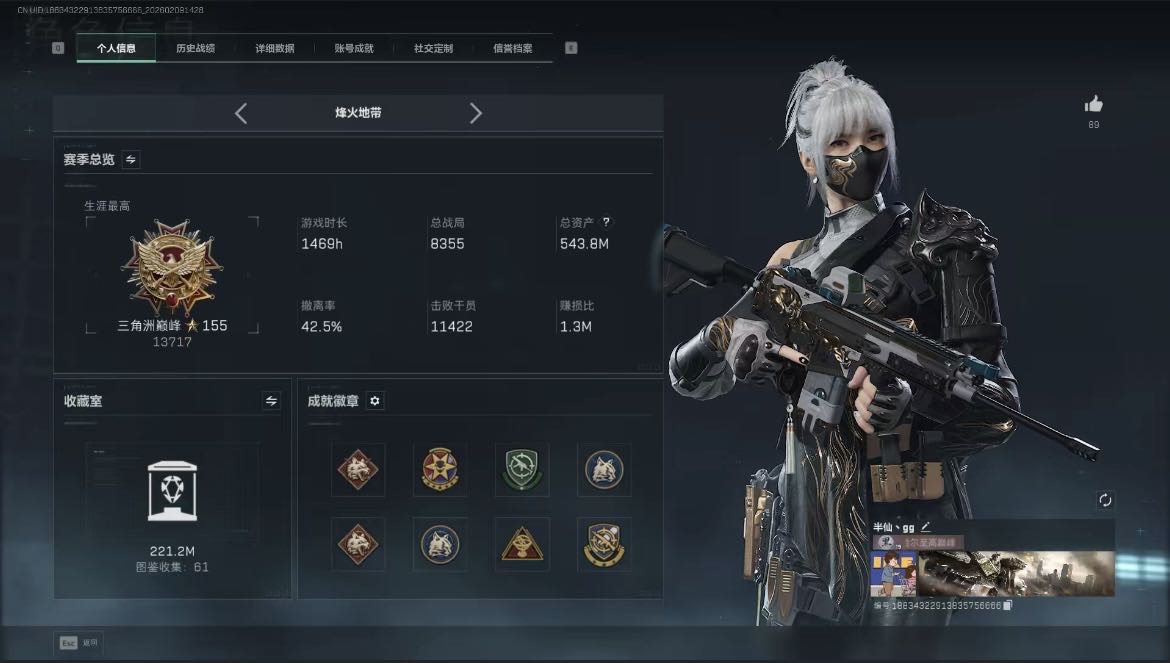Click the left arrow beside 烽火地带
Image resolution: width=1170 pixels, height=663 pixels.
point(241,113)
